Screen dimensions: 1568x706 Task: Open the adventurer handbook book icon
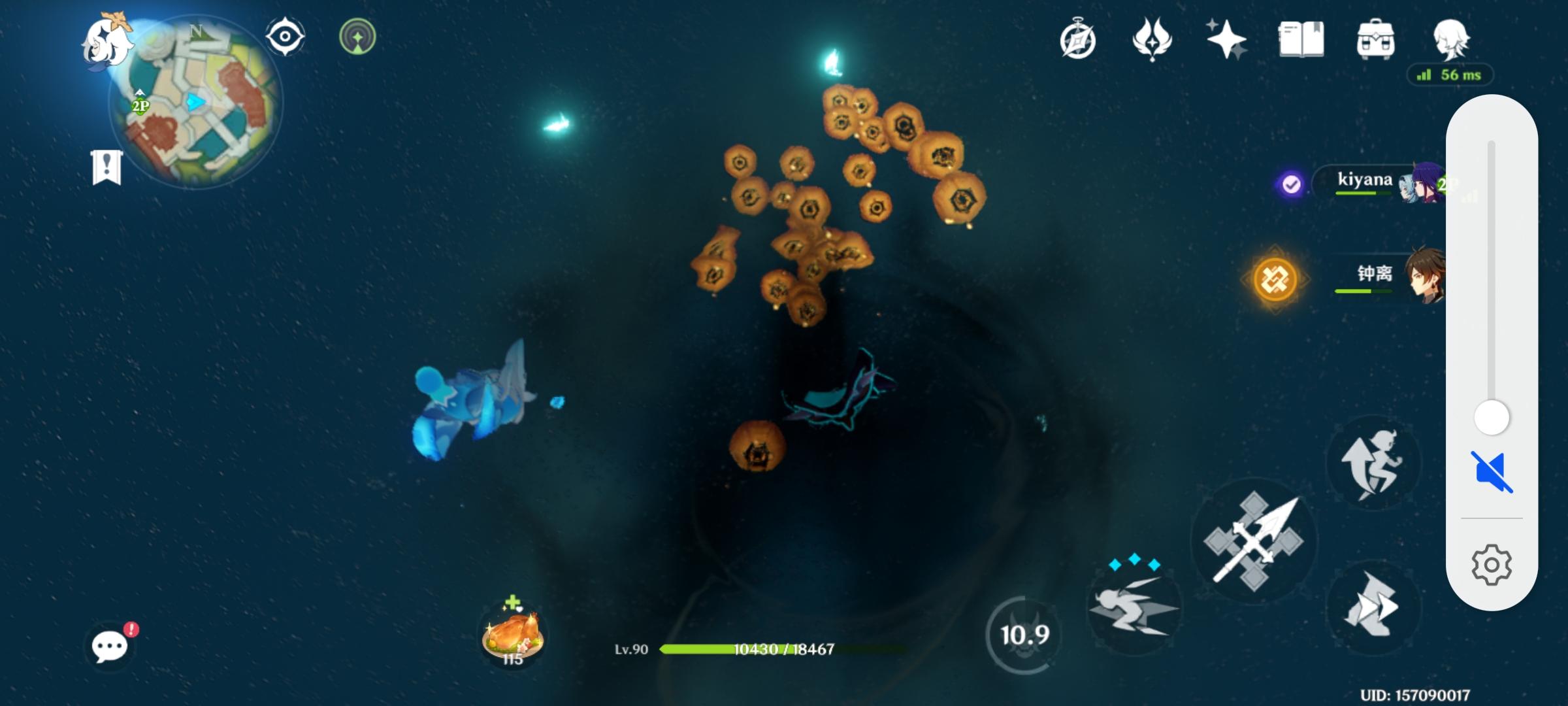(1301, 39)
